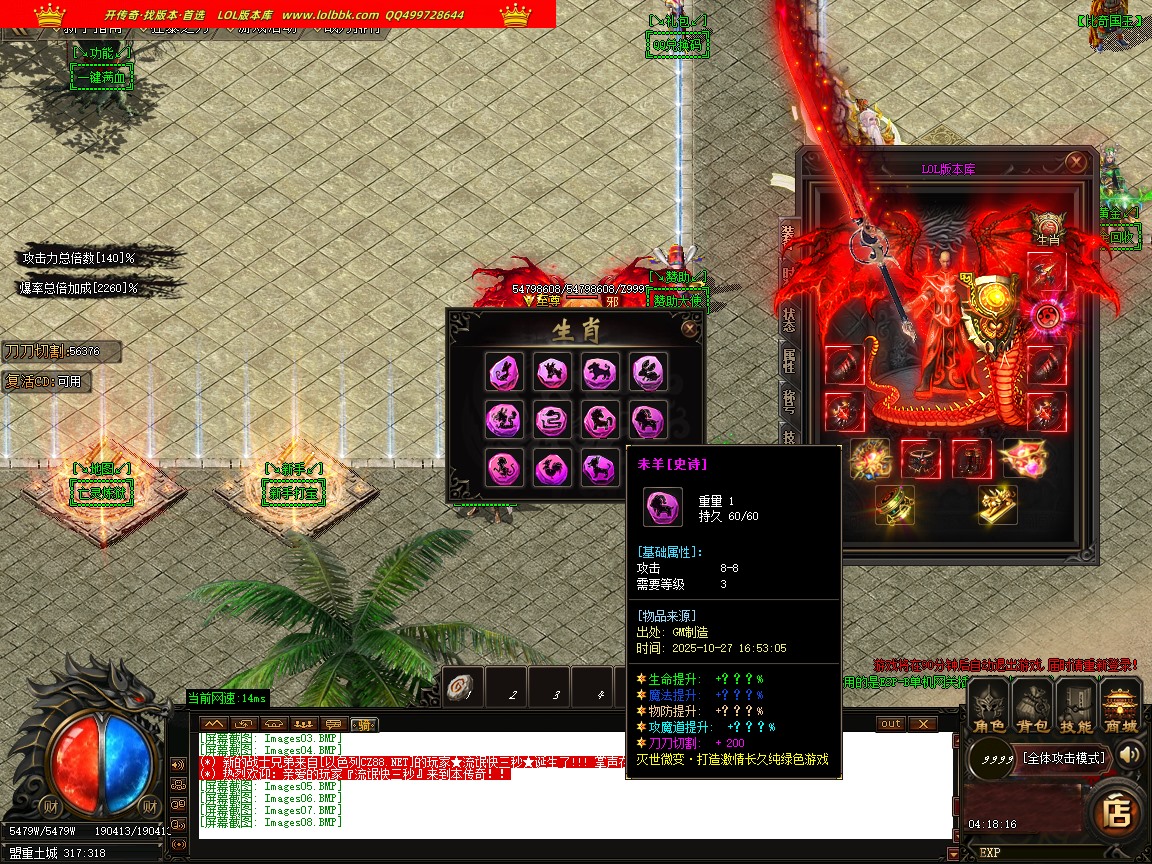This screenshot has width=1152, height=864.
Task: Choose the rabbit zodiac stone
Action: pyautogui.click(x=649, y=372)
